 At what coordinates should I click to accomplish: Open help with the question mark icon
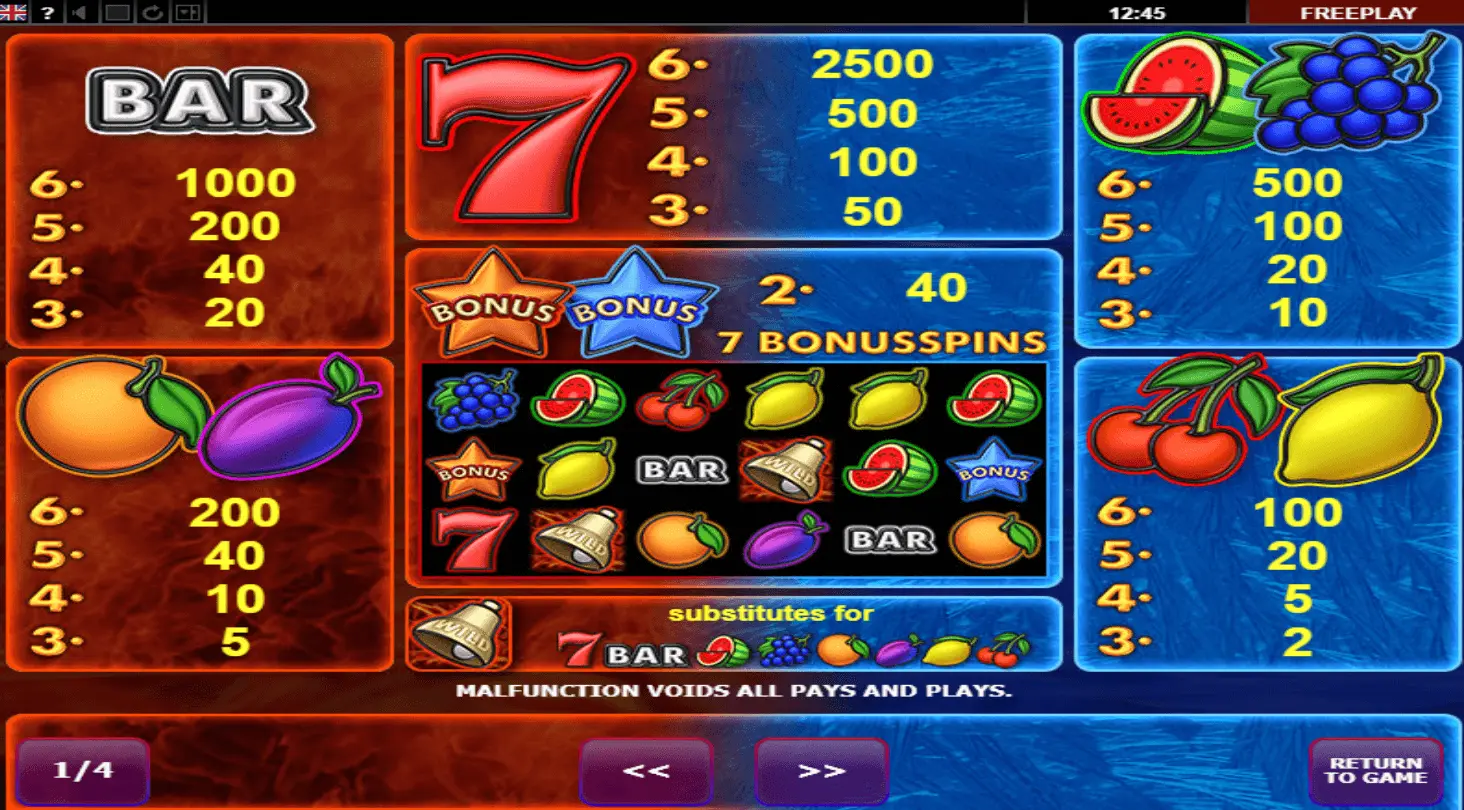tap(47, 13)
